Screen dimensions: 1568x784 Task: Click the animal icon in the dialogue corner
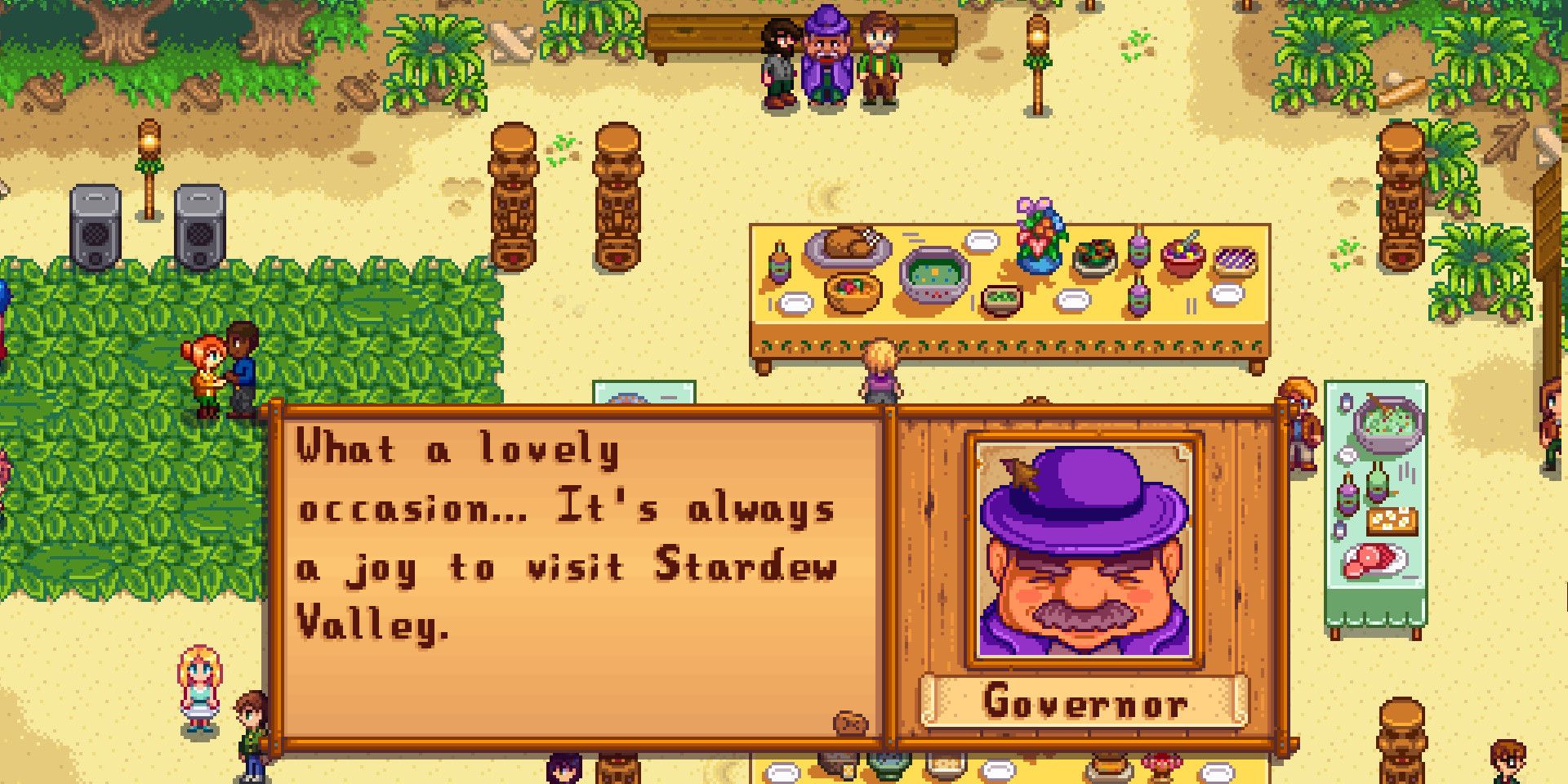click(849, 723)
